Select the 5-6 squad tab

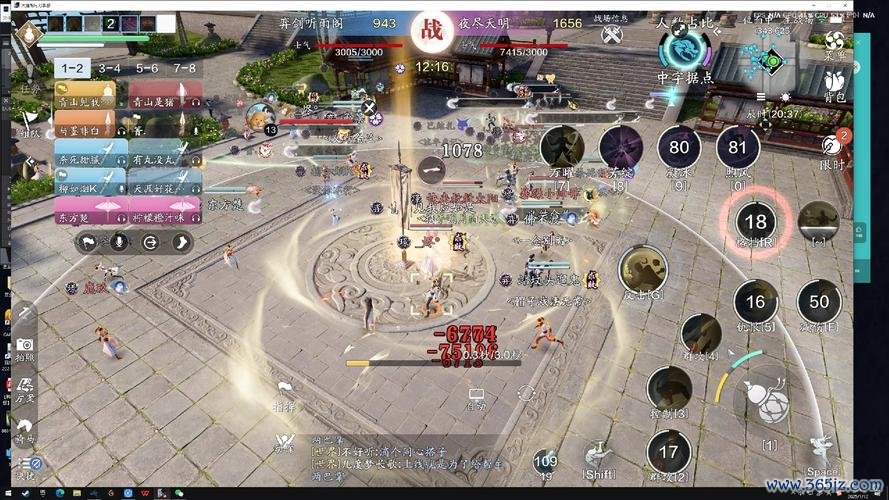(x=147, y=68)
